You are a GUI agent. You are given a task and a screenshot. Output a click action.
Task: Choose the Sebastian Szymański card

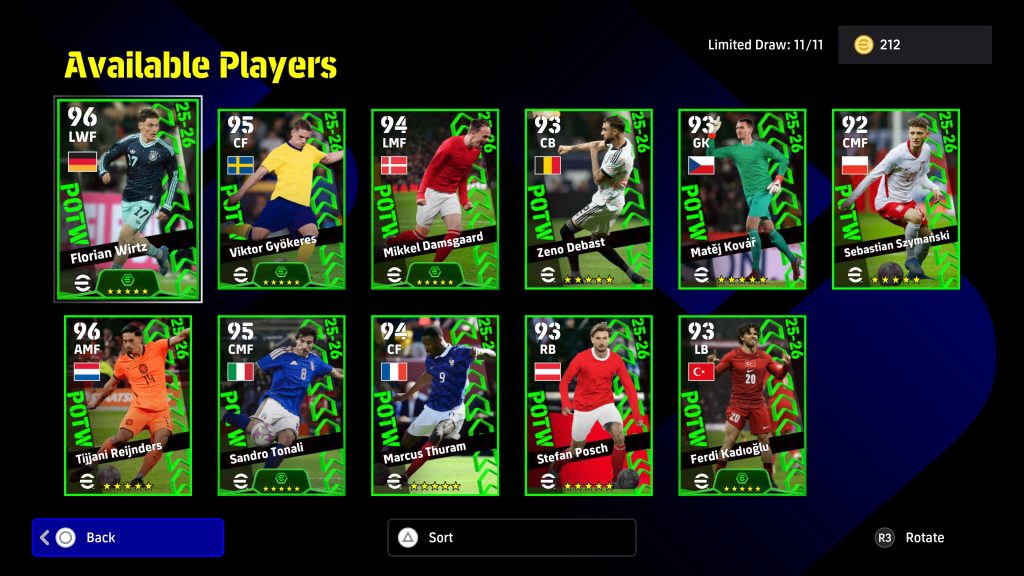pyautogui.click(x=896, y=199)
